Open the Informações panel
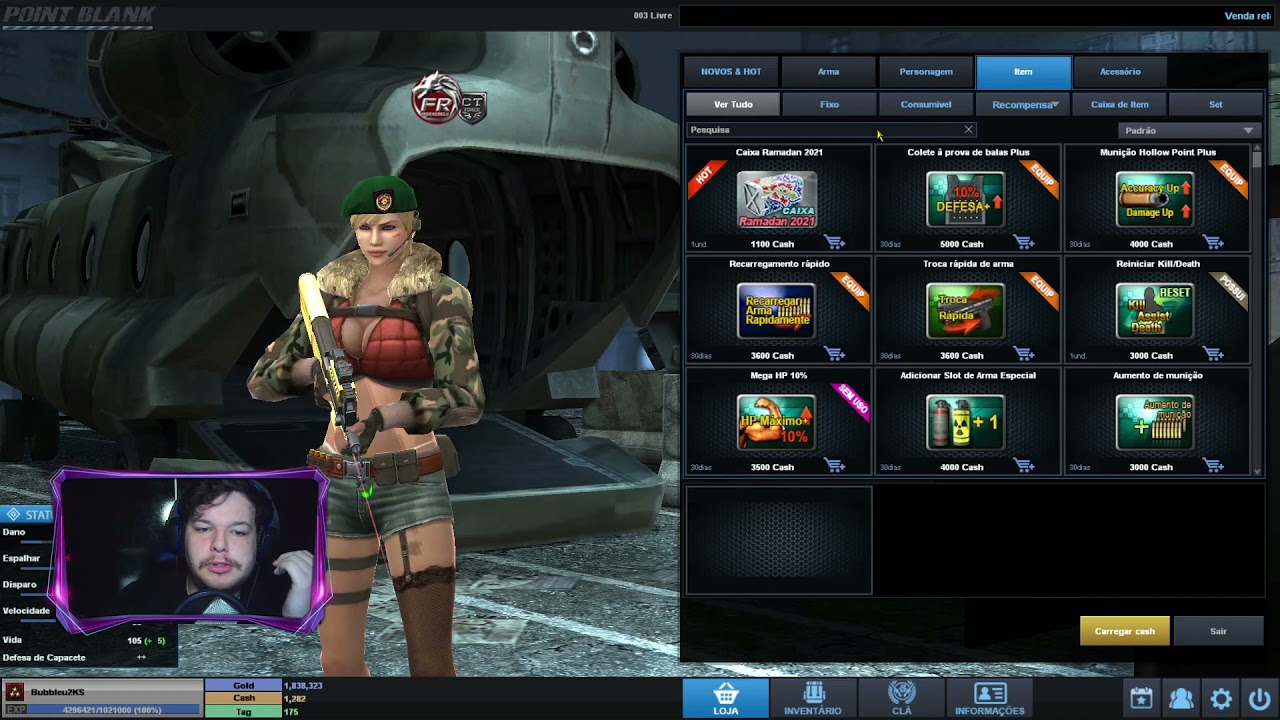The width and height of the screenshot is (1280, 720). [x=989, y=698]
